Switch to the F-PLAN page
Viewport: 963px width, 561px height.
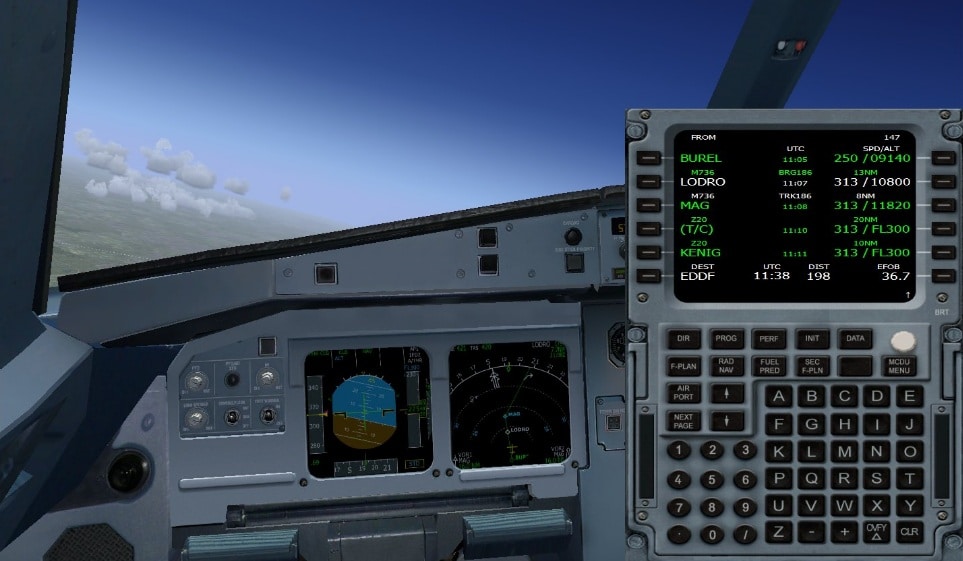683,366
